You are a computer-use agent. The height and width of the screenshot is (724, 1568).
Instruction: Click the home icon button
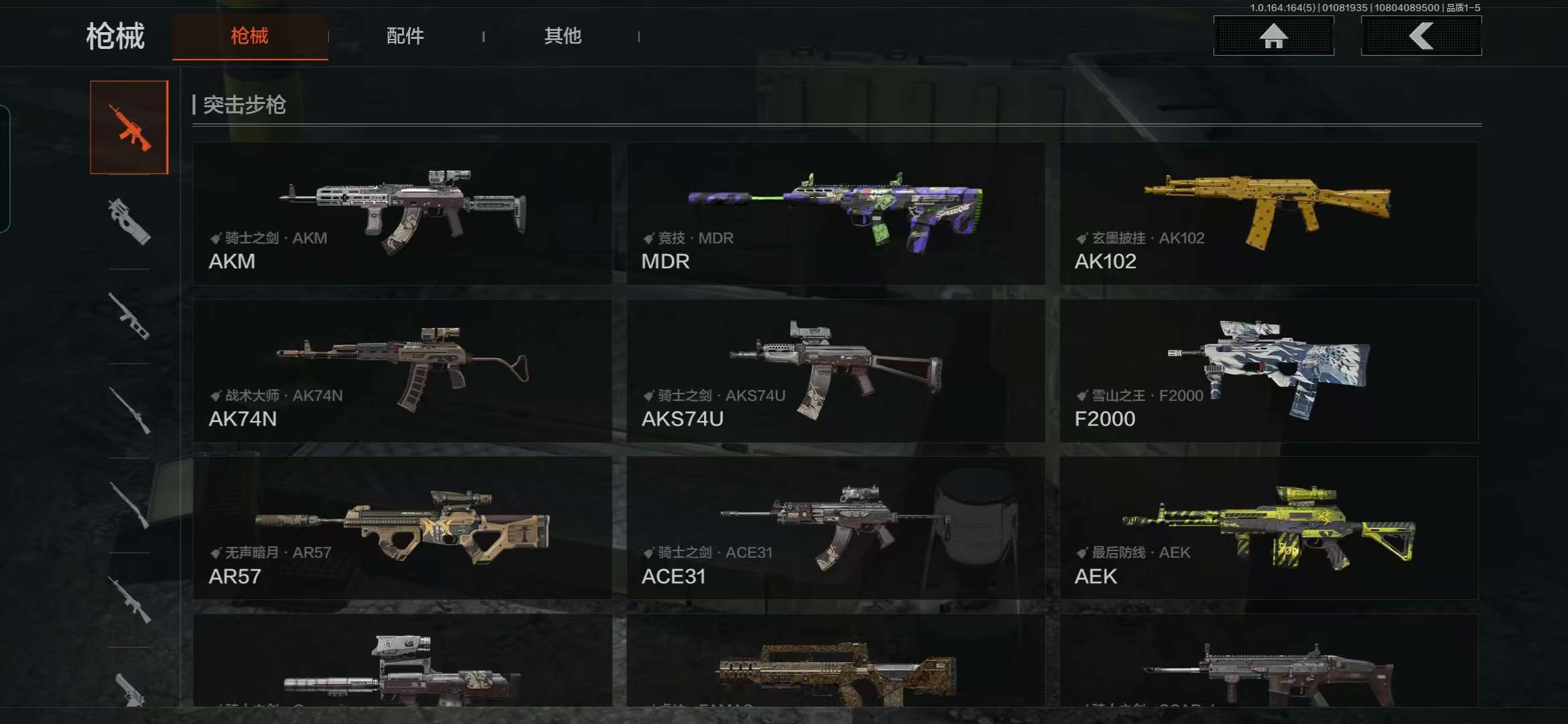point(1272,37)
